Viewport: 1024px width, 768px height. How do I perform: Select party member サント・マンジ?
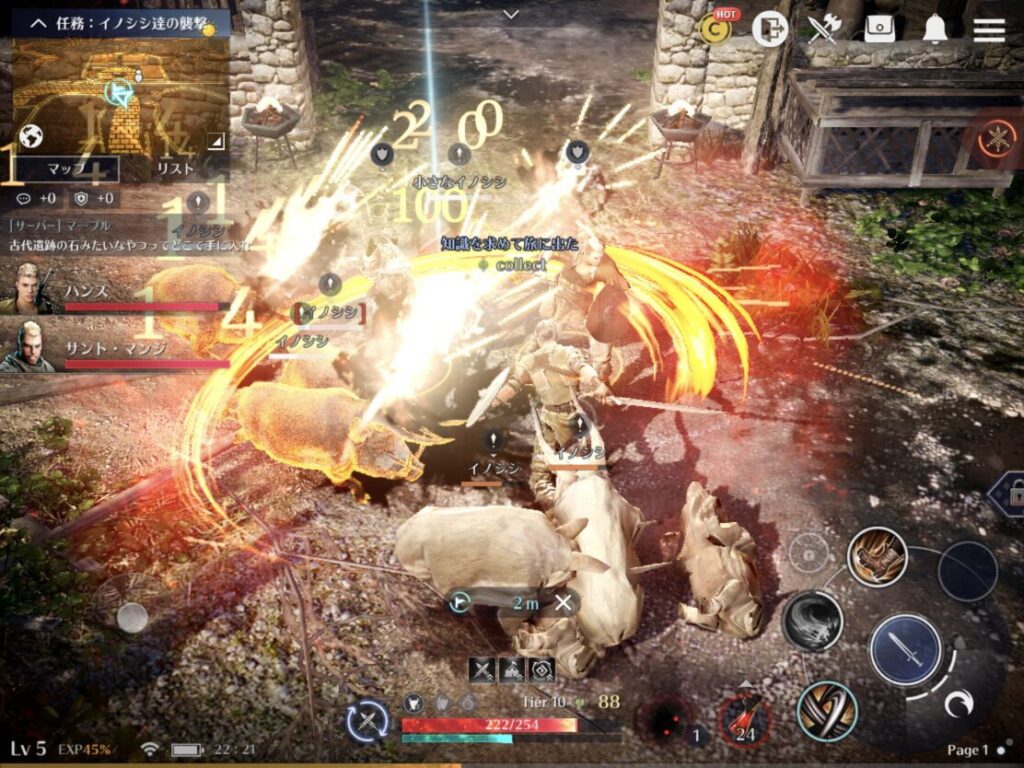tap(110, 346)
